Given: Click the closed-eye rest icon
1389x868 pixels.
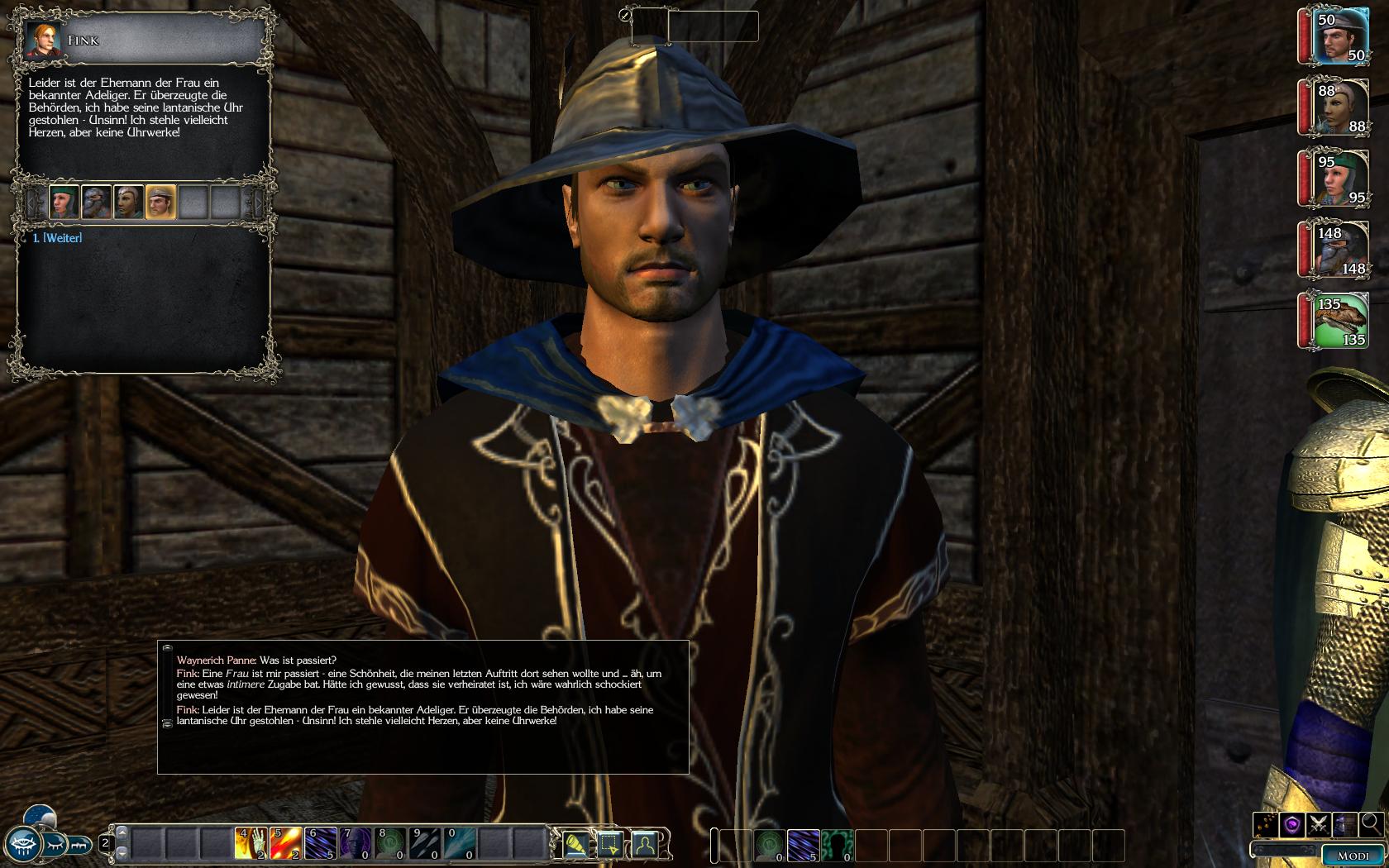Looking at the screenshot, I should pos(53,845).
